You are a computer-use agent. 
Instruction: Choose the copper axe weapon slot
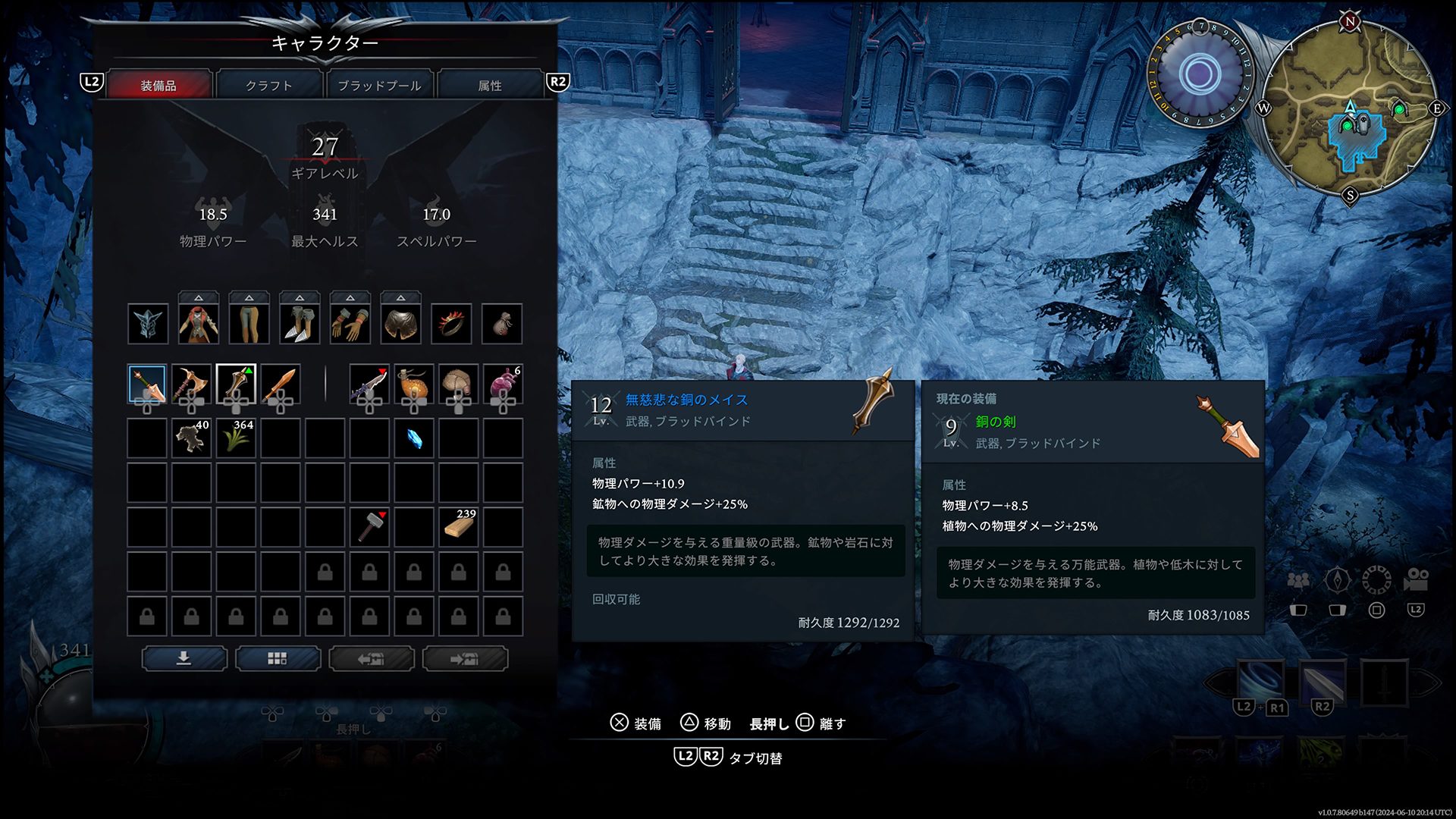[191, 384]
